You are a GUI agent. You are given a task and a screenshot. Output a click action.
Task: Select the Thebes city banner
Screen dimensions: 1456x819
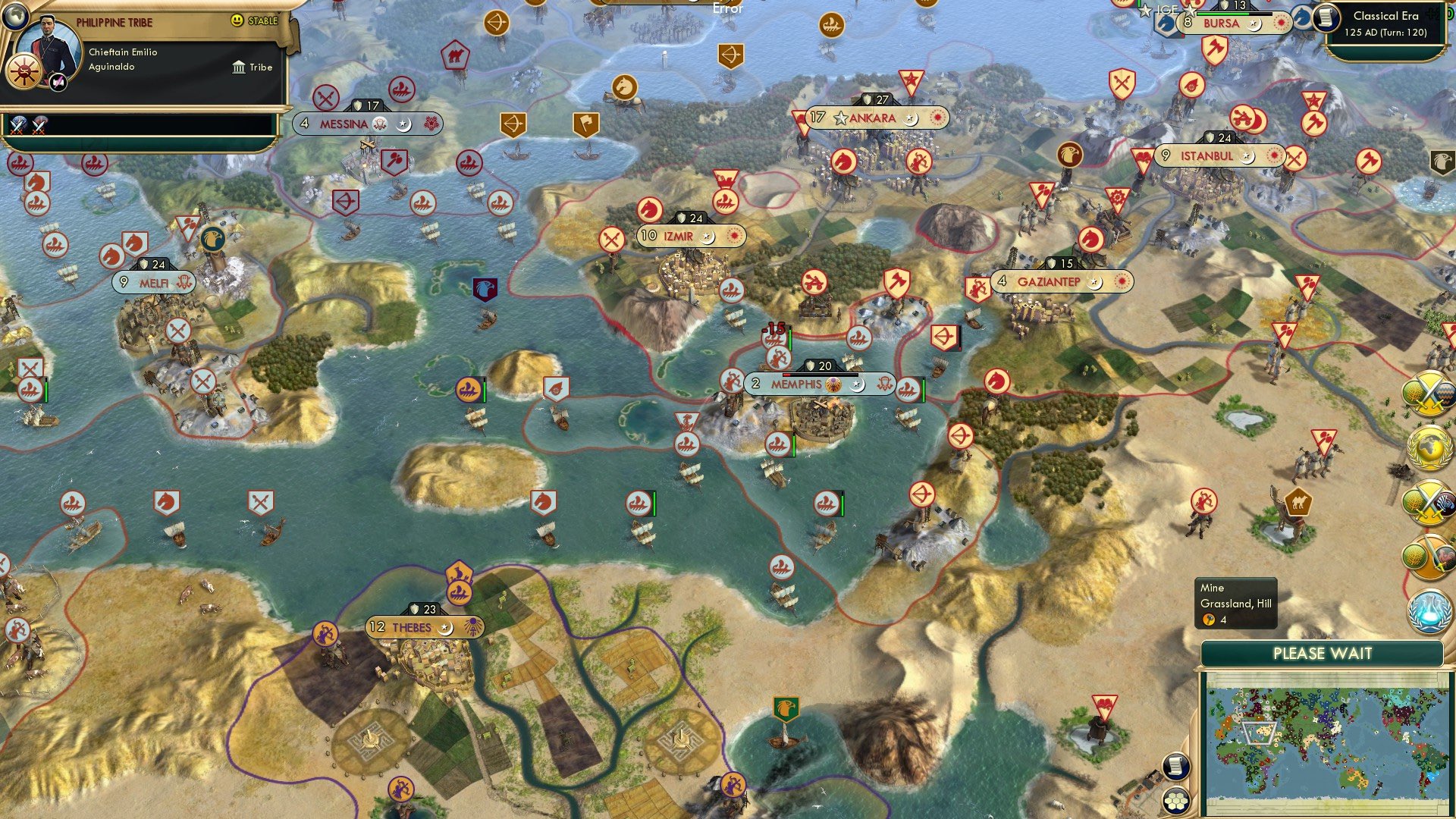coord(413,627)
